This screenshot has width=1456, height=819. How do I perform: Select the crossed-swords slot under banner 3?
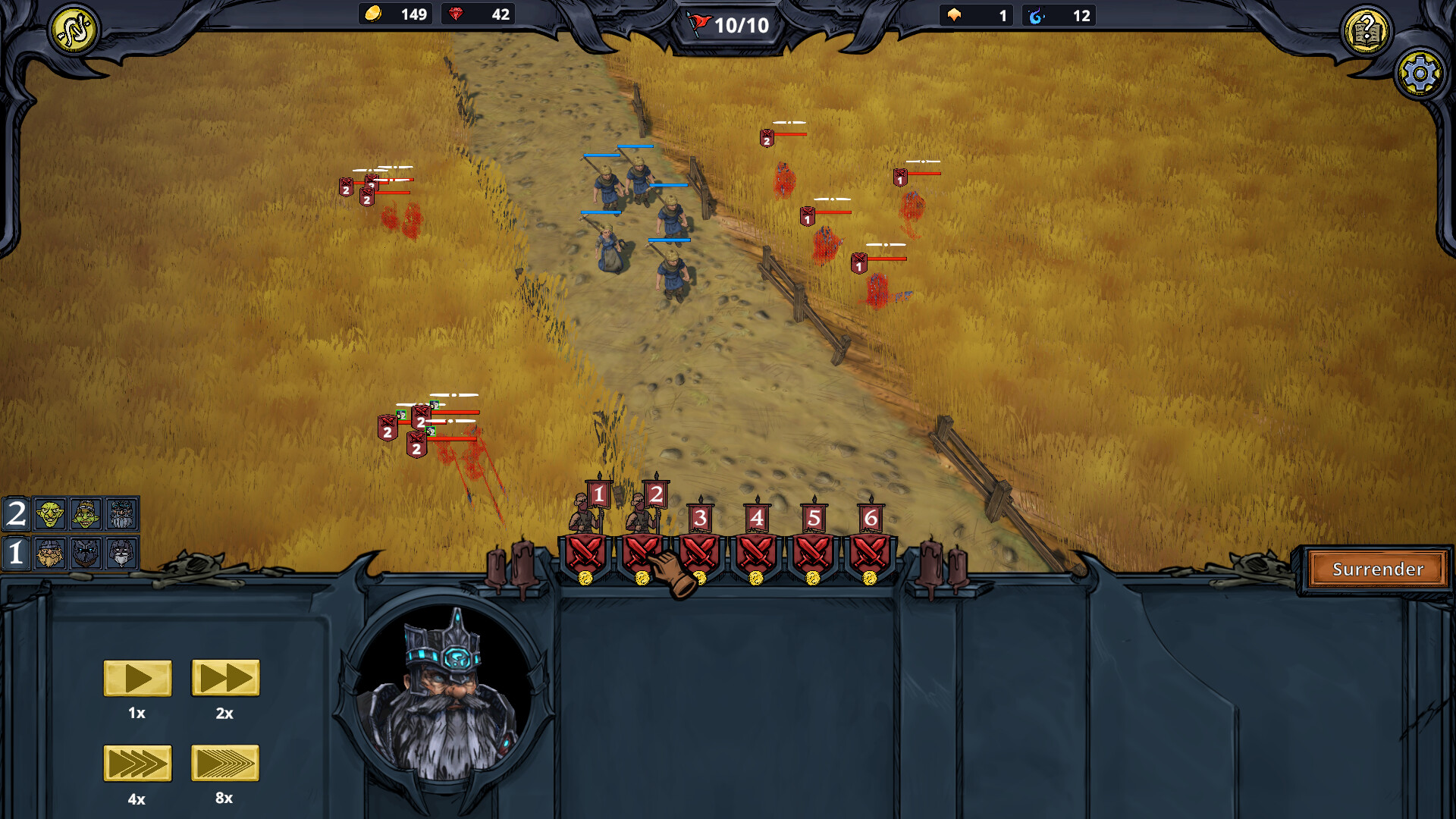(x=699, y=553)
